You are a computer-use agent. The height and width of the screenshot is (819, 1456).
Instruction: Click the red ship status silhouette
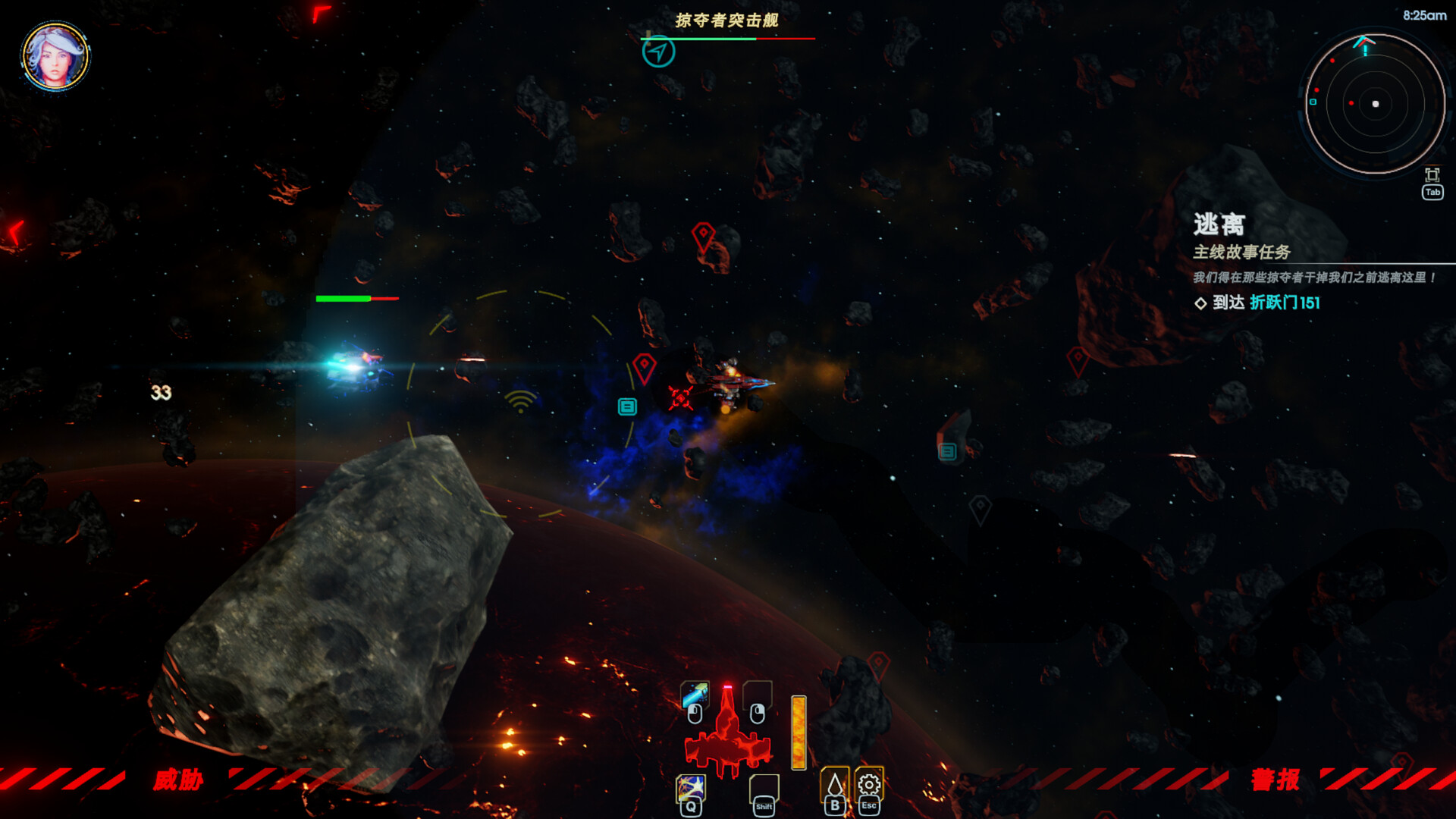pyautogui.click(x=727, y=737)
